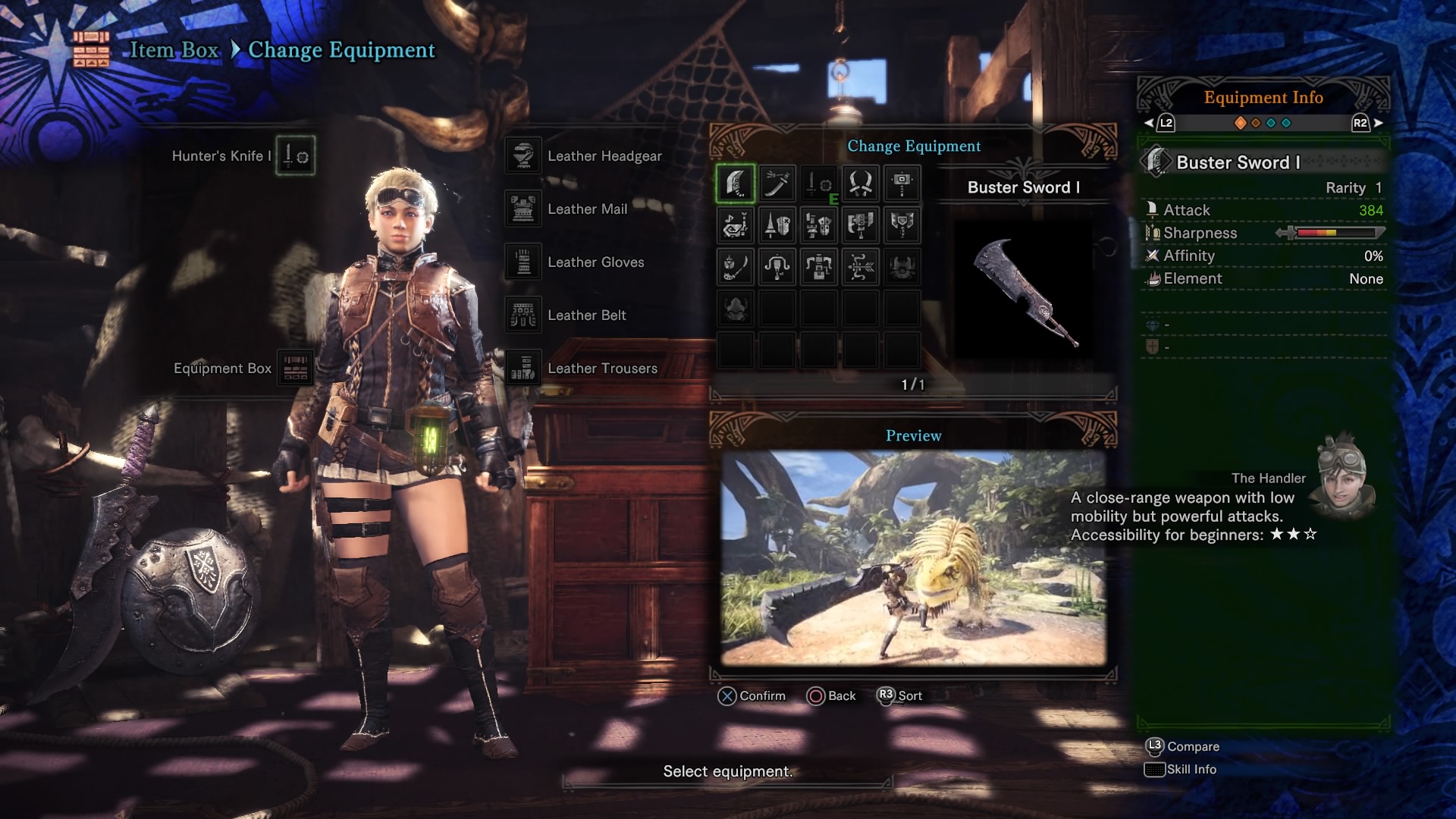Pick the switch axe weapon slot

[x=860, y=225]
